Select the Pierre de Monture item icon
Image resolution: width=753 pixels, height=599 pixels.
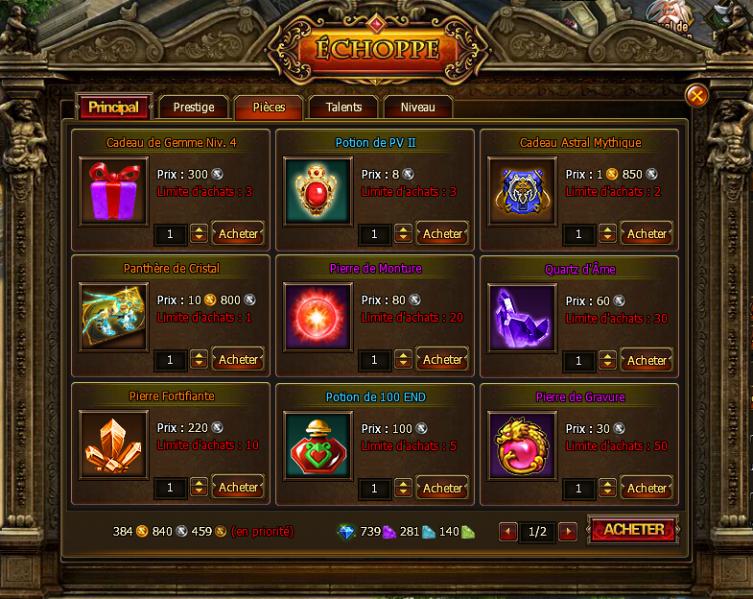pyautogui.click(x=317, y=317)
